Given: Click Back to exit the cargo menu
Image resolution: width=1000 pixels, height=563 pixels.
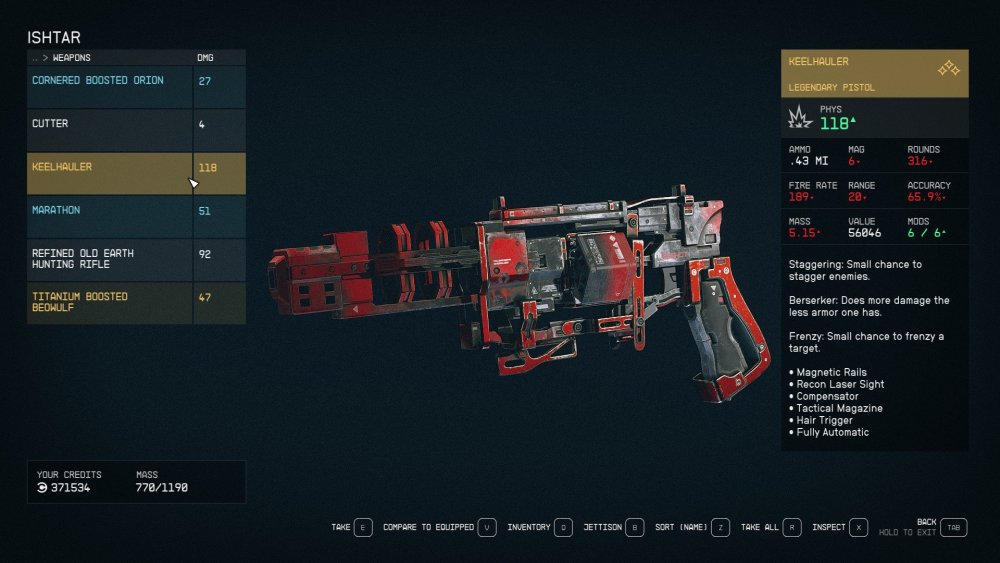Looking at the screenshot, I should [953, 528].
